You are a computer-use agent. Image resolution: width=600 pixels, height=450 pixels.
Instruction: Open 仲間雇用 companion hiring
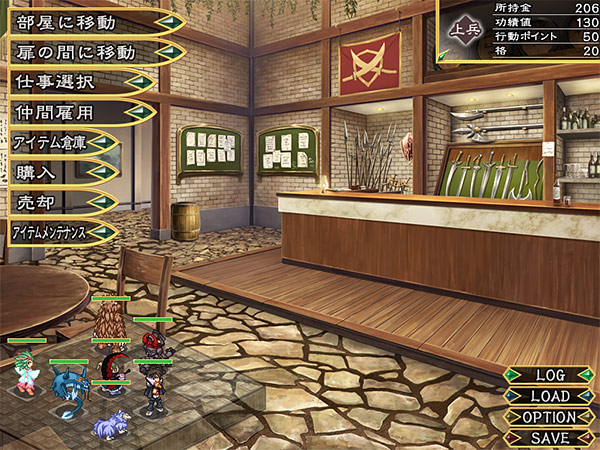pos(75,111)
